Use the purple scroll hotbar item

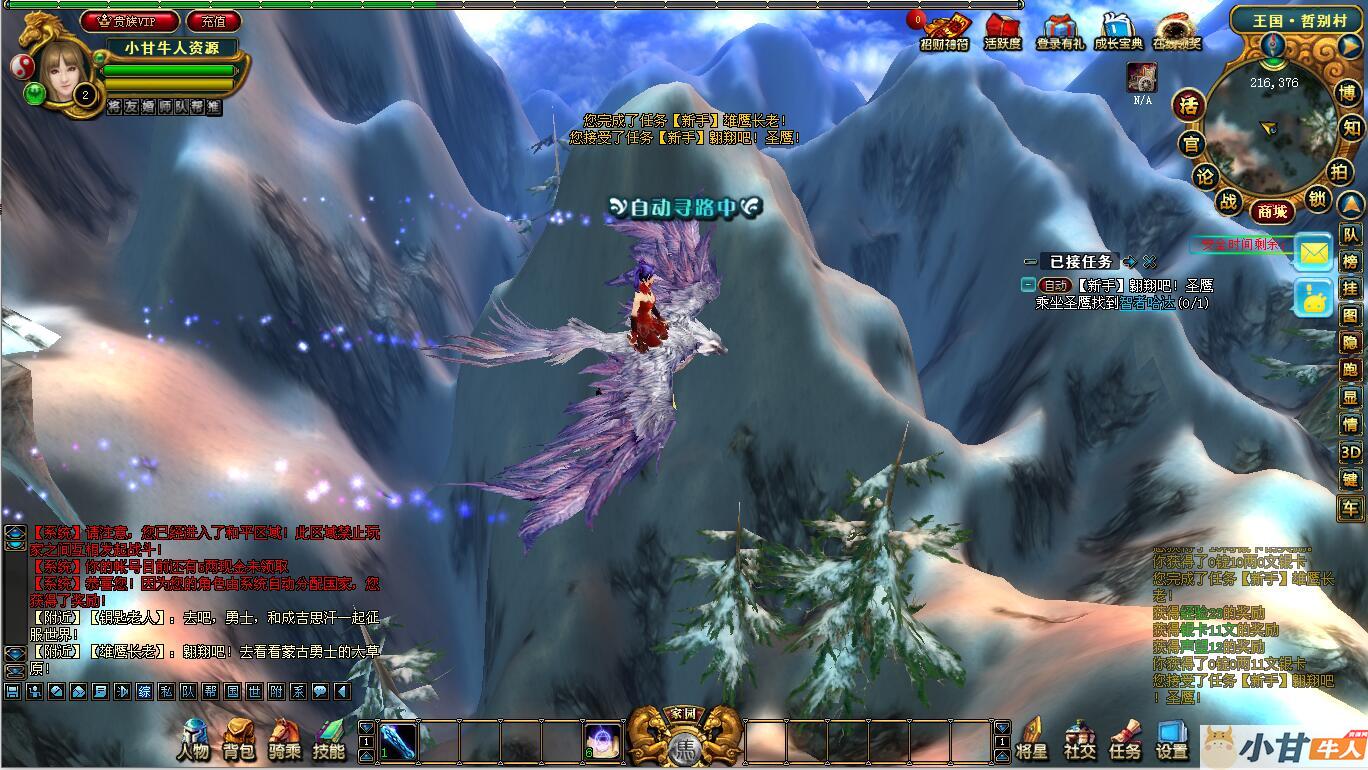coord(602,743)
